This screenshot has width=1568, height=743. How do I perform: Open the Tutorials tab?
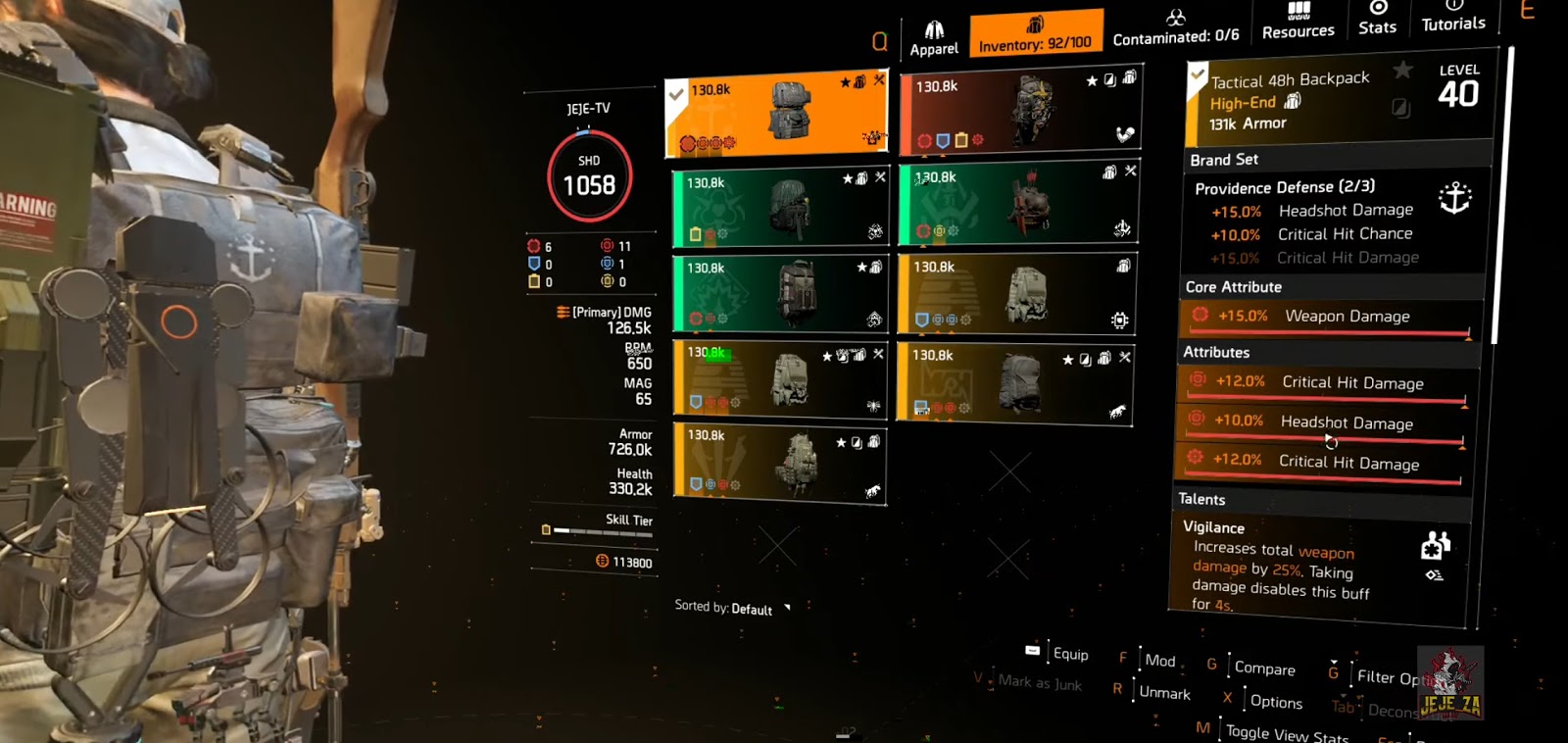(x=1453, y=21)
